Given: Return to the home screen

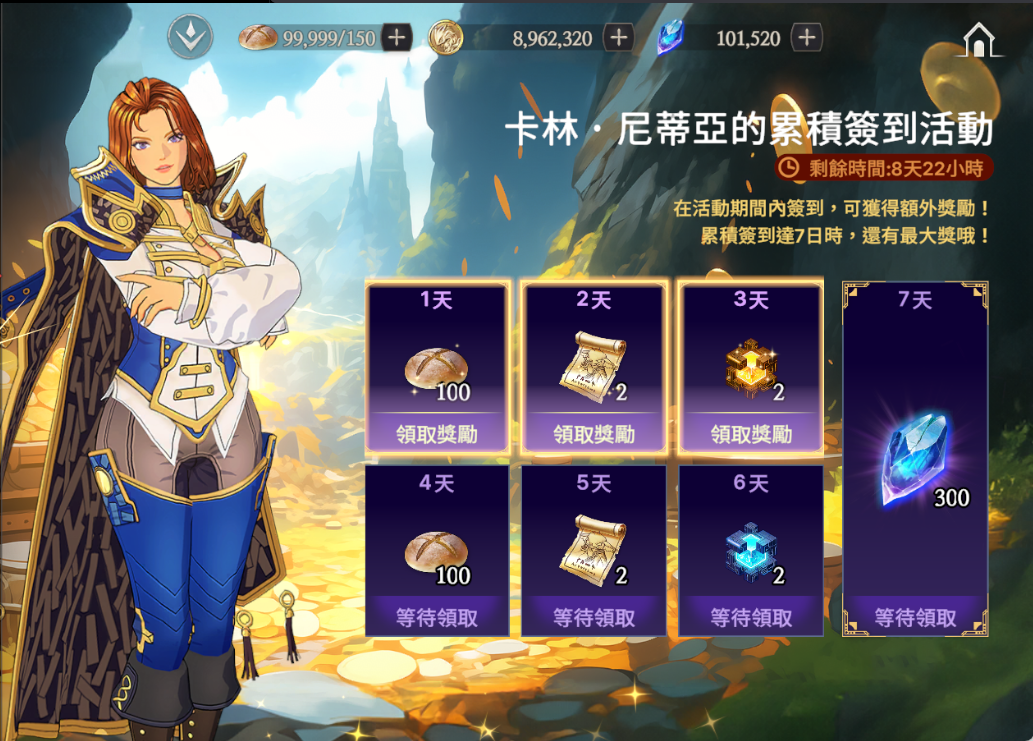Looking at the screenshot, I should click(980, 39).
